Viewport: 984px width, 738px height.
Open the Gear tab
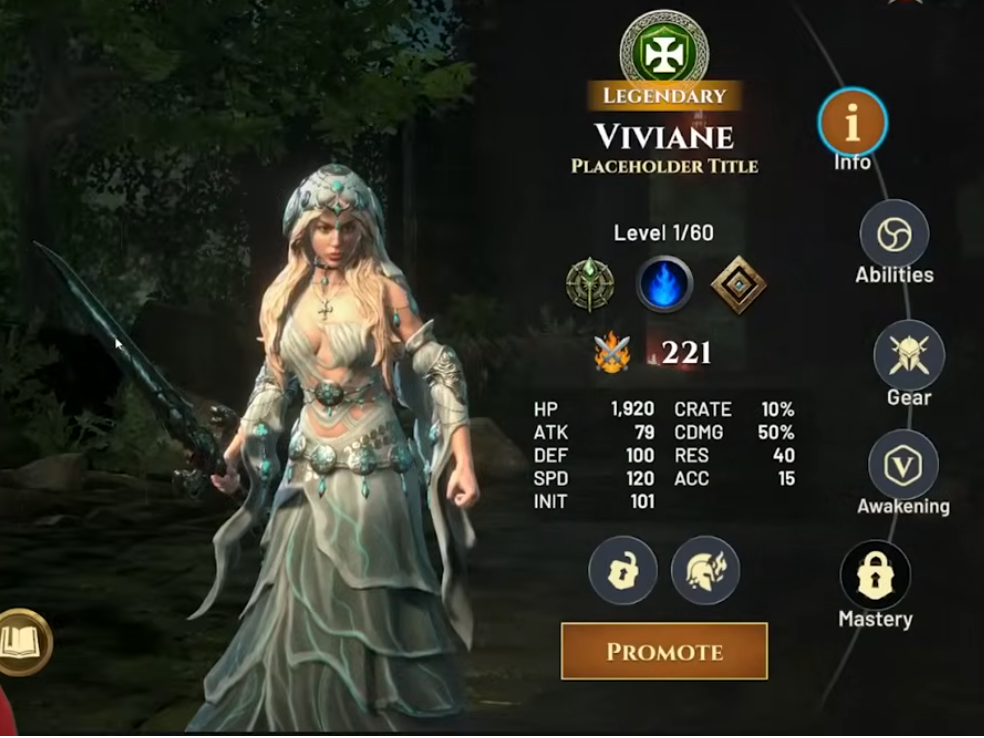908,355
